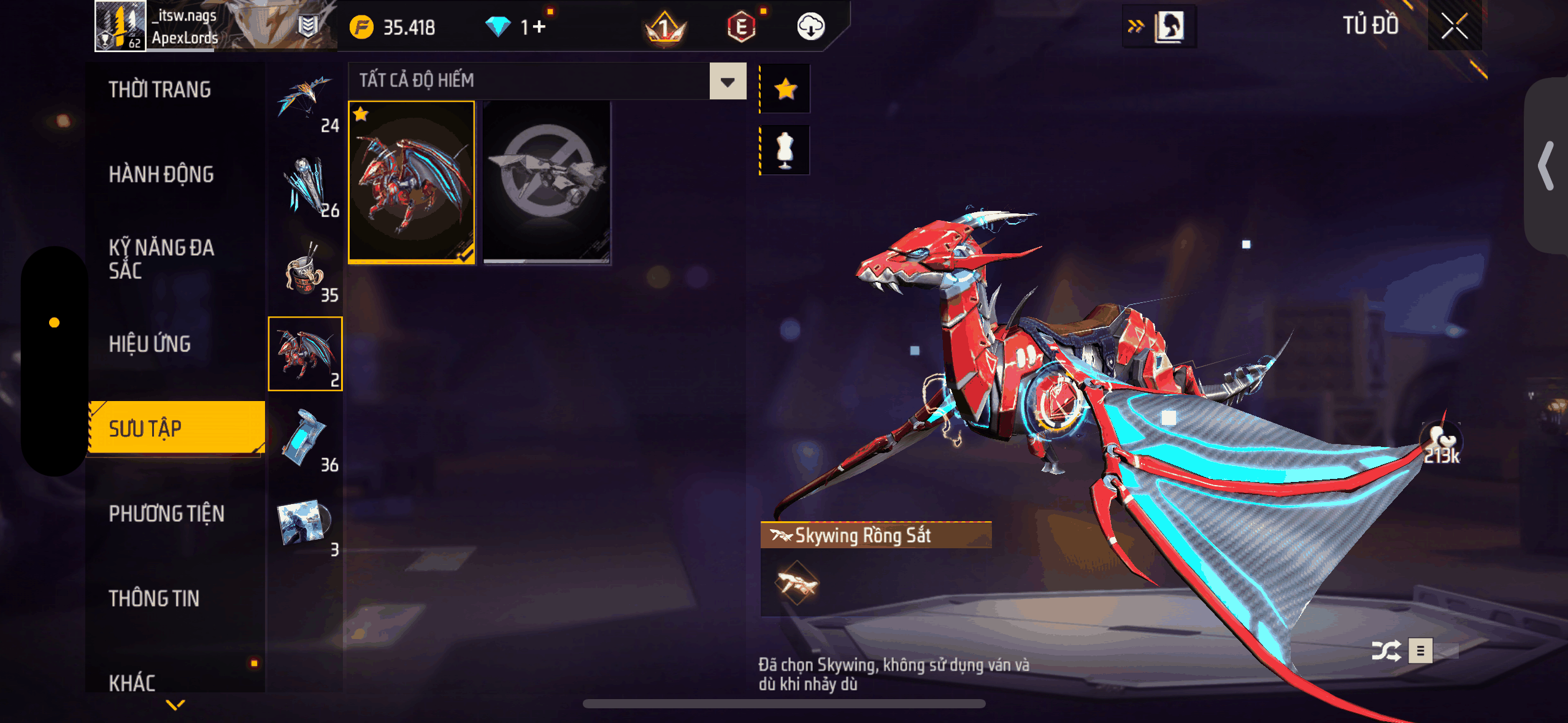Tap the shuffle random equip icon

pyautogui.click(x=1386, y=651)
